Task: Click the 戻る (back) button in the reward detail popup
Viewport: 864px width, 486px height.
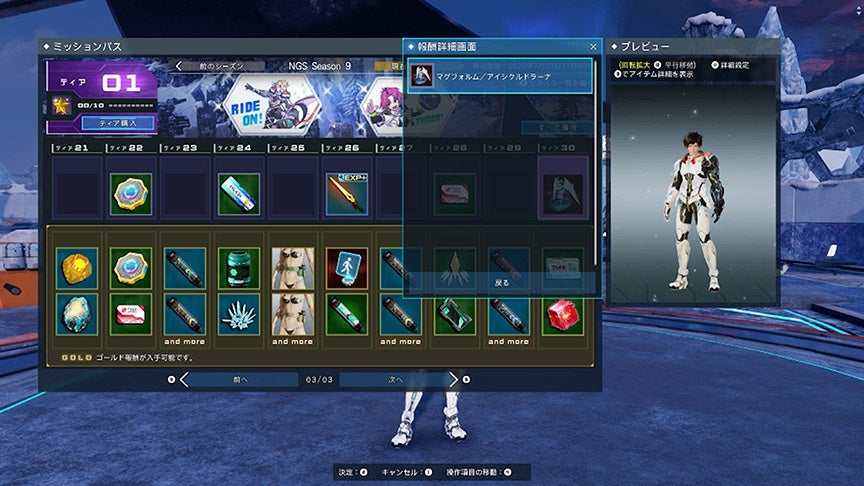Action: (x=502, y=283)
